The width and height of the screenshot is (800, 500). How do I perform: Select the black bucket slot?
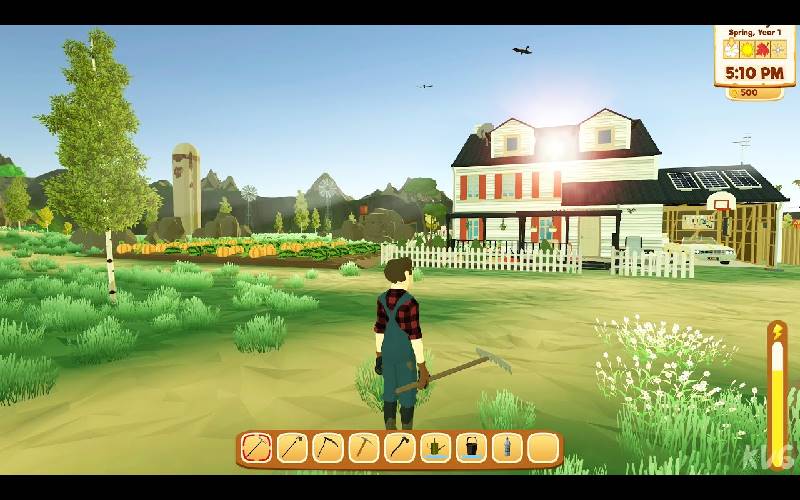(471, 447)
